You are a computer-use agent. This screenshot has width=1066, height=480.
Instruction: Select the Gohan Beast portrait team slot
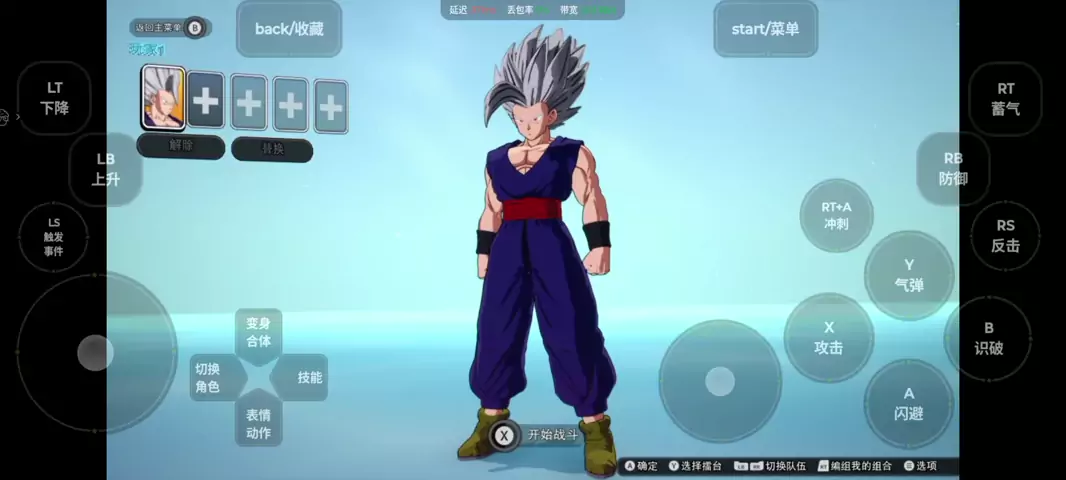tap(163, 98)
